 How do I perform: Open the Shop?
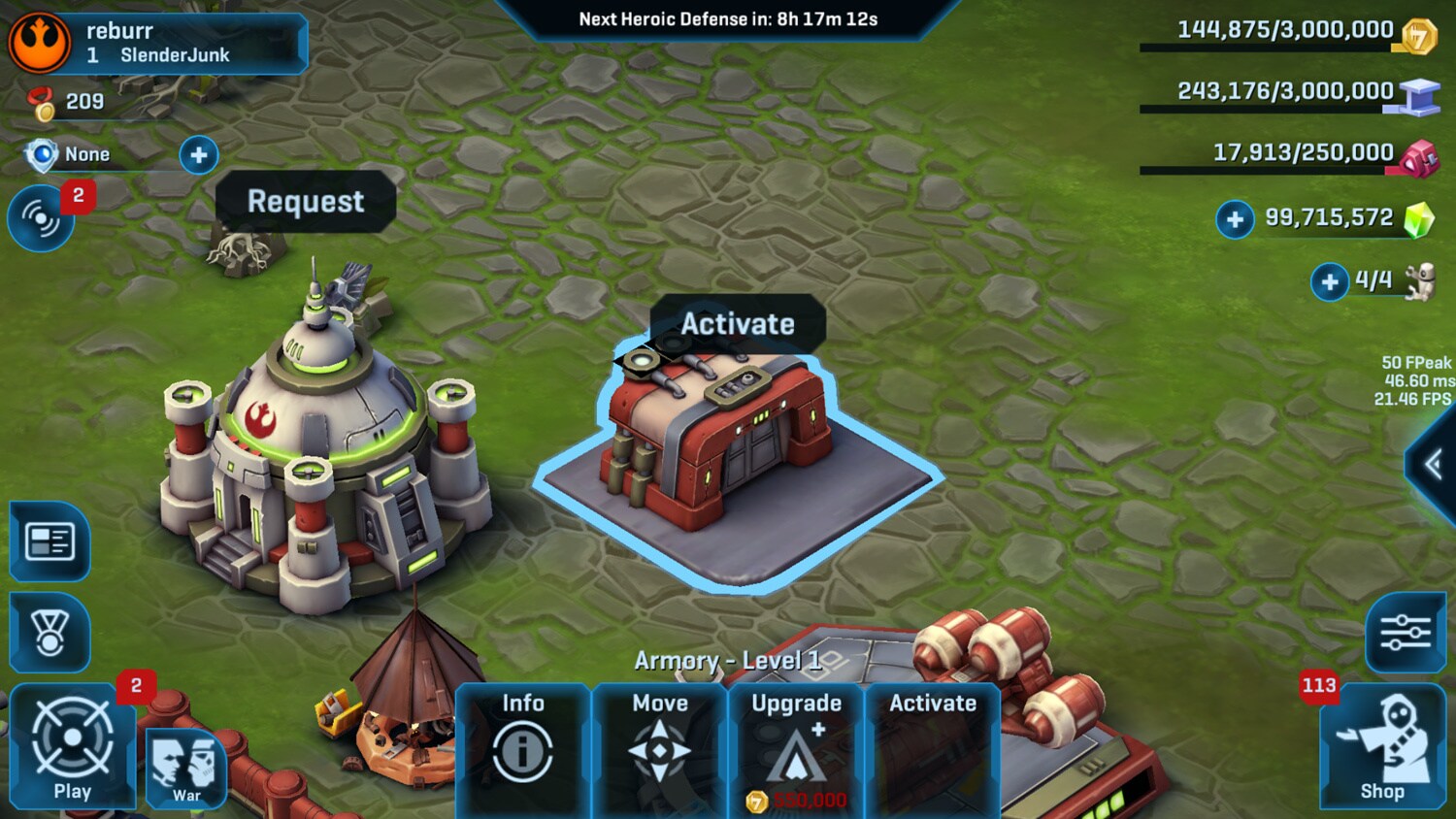[1382, 747]
